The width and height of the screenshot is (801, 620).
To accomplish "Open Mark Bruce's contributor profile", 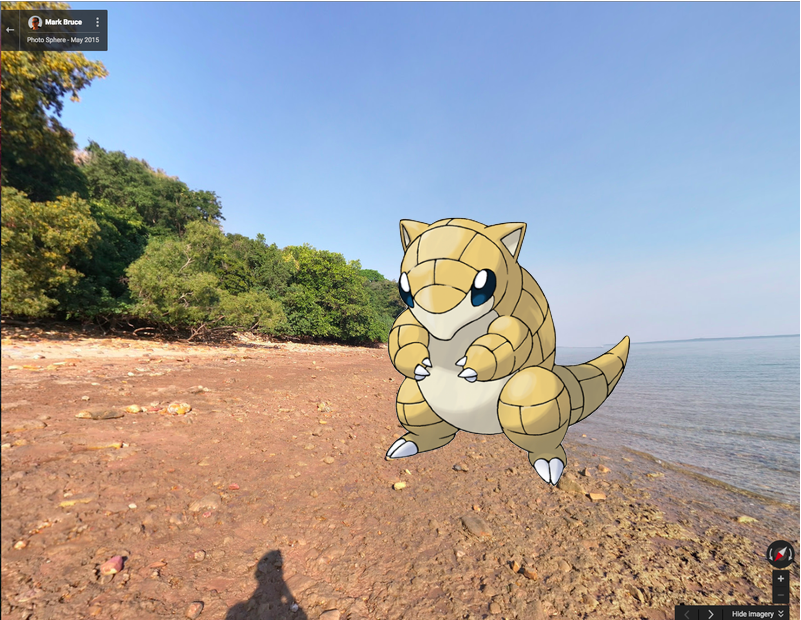I will click(x=63, y=22).
